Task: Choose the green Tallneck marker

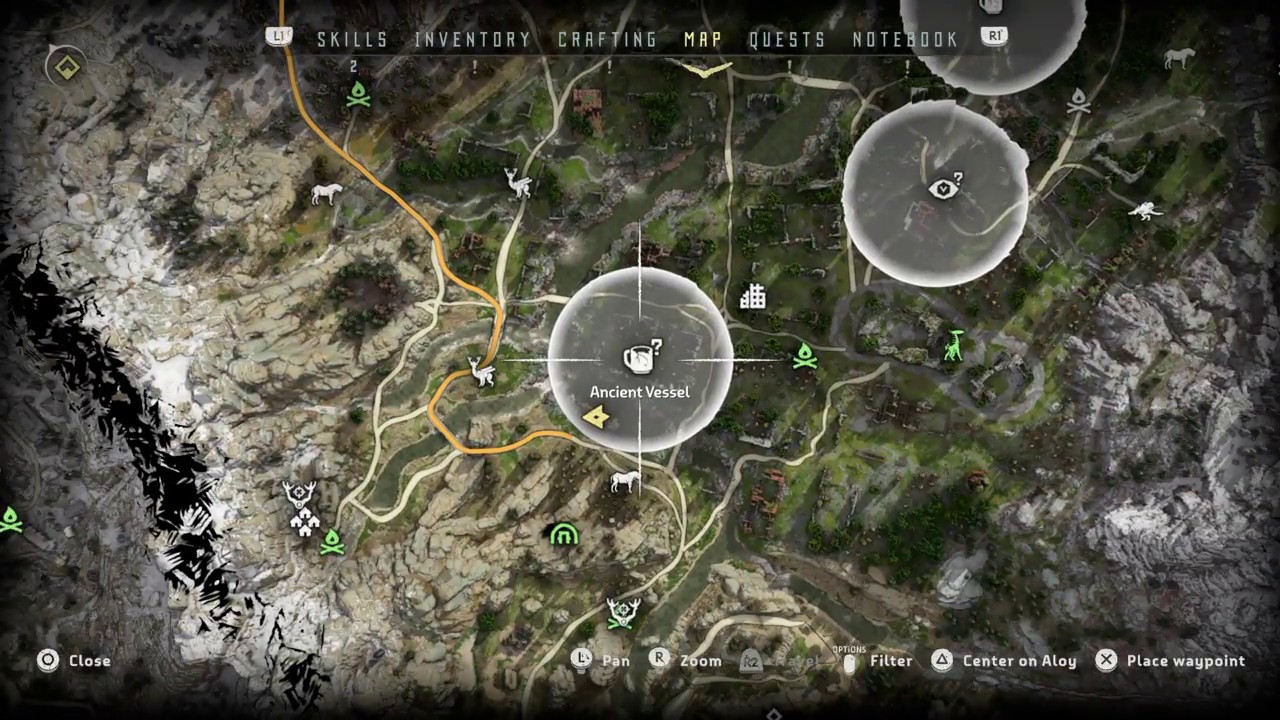Action: click(955, 346)
